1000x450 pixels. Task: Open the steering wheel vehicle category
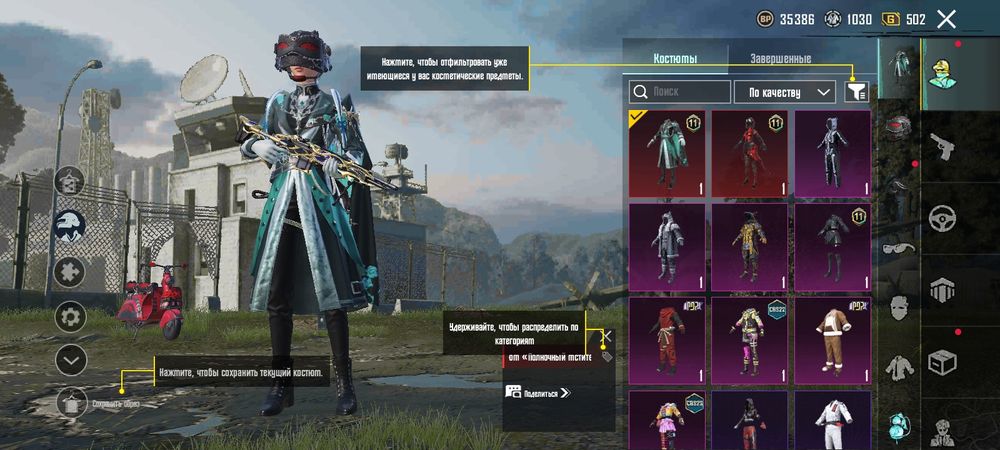pyautogui.click(x=940, y=218)
